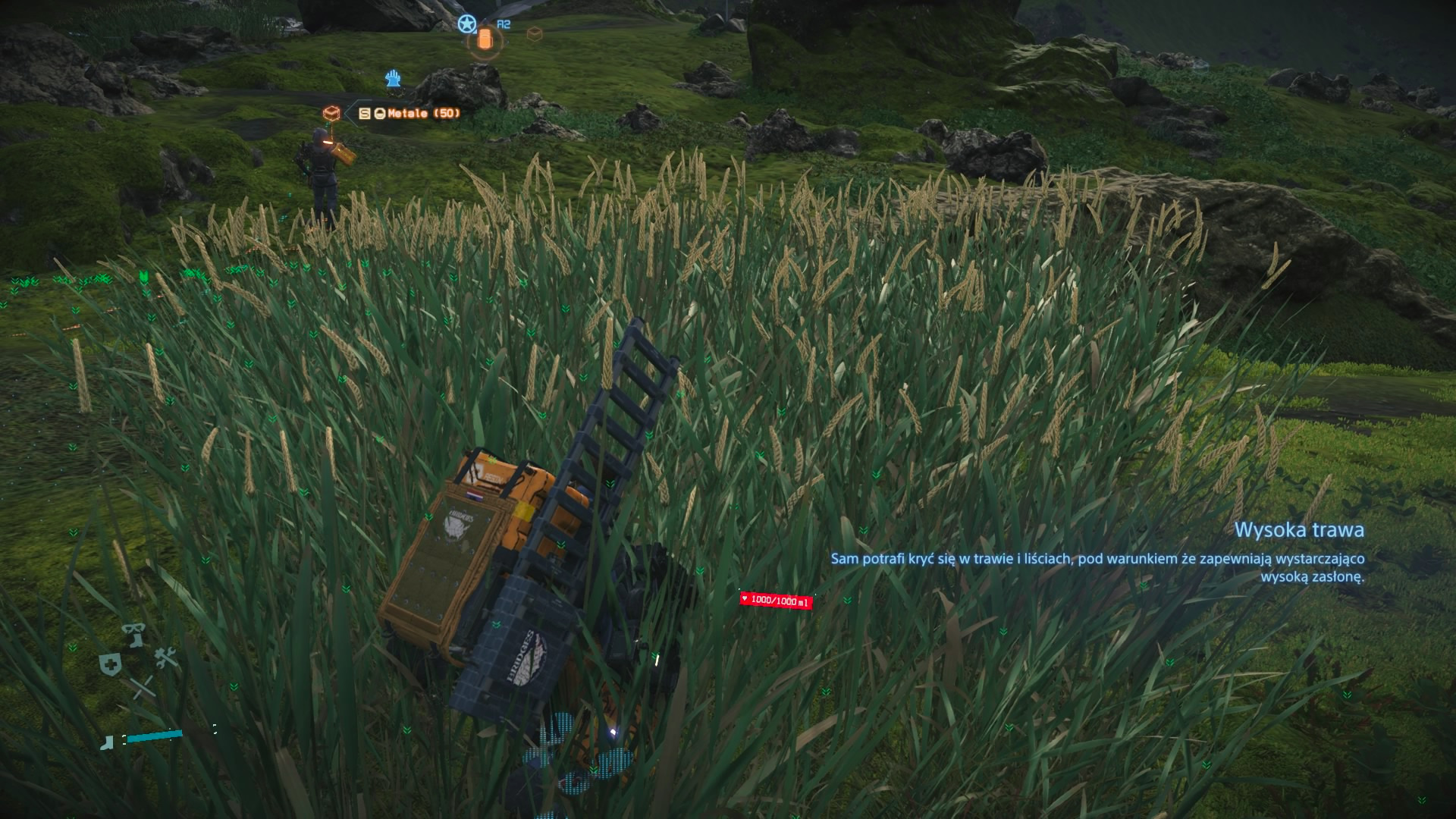Open the shield-with-cross medical wheel slot

click(111, 665)
